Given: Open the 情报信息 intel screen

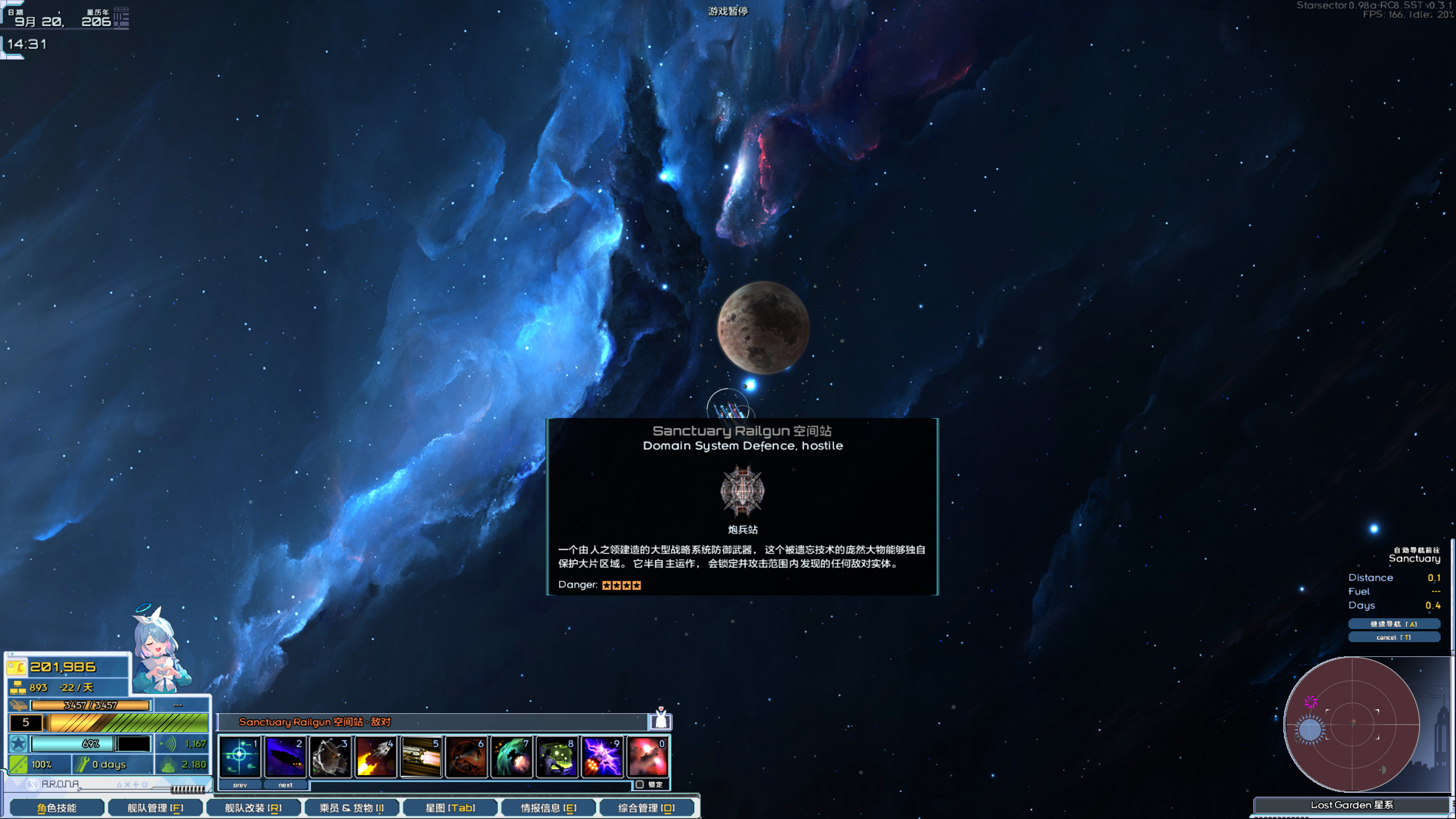Looking at the screenshot, I should (x=548, y=808).
